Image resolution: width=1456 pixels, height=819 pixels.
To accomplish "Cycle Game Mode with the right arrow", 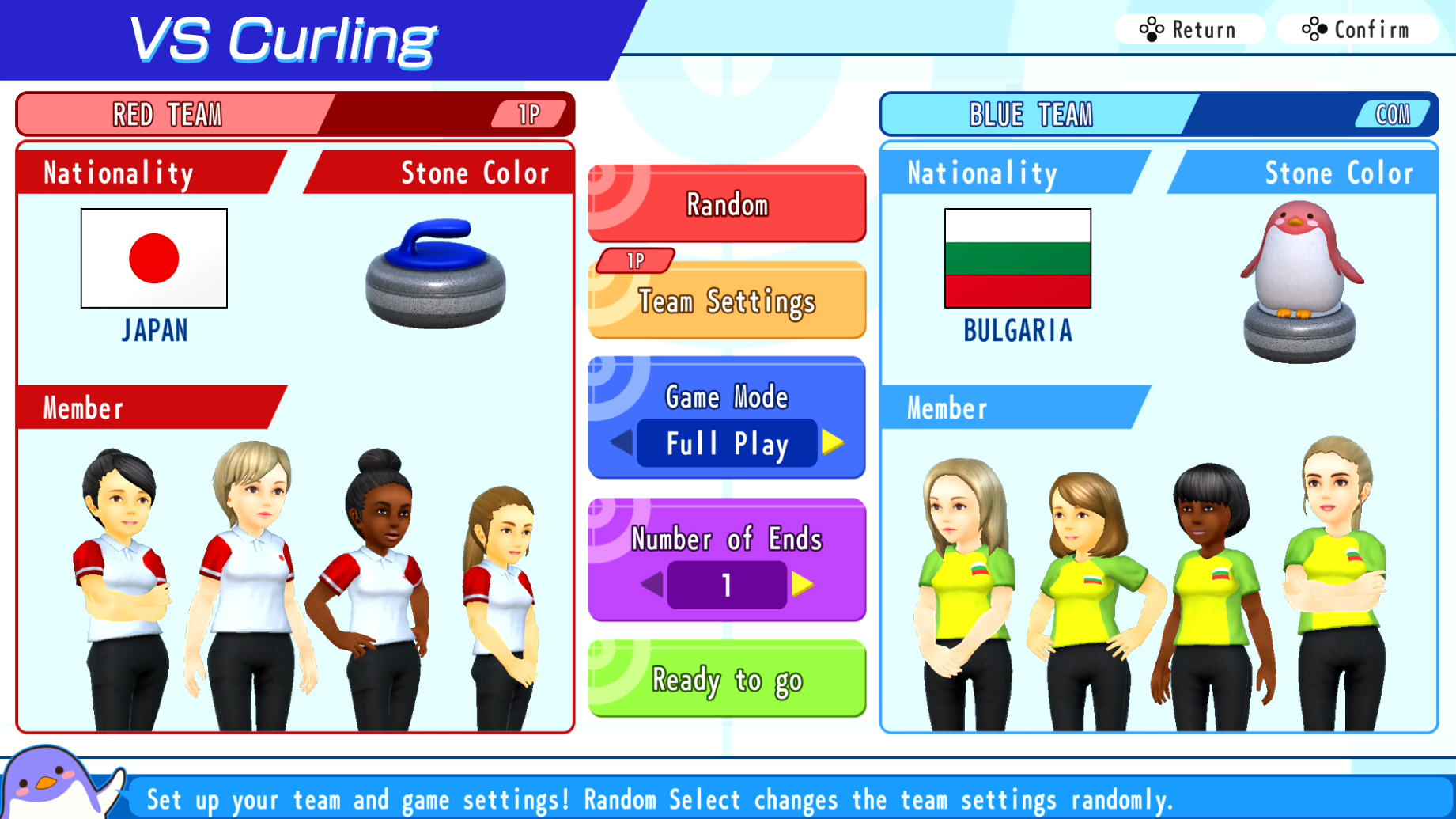I will click(x=830, y=443).
